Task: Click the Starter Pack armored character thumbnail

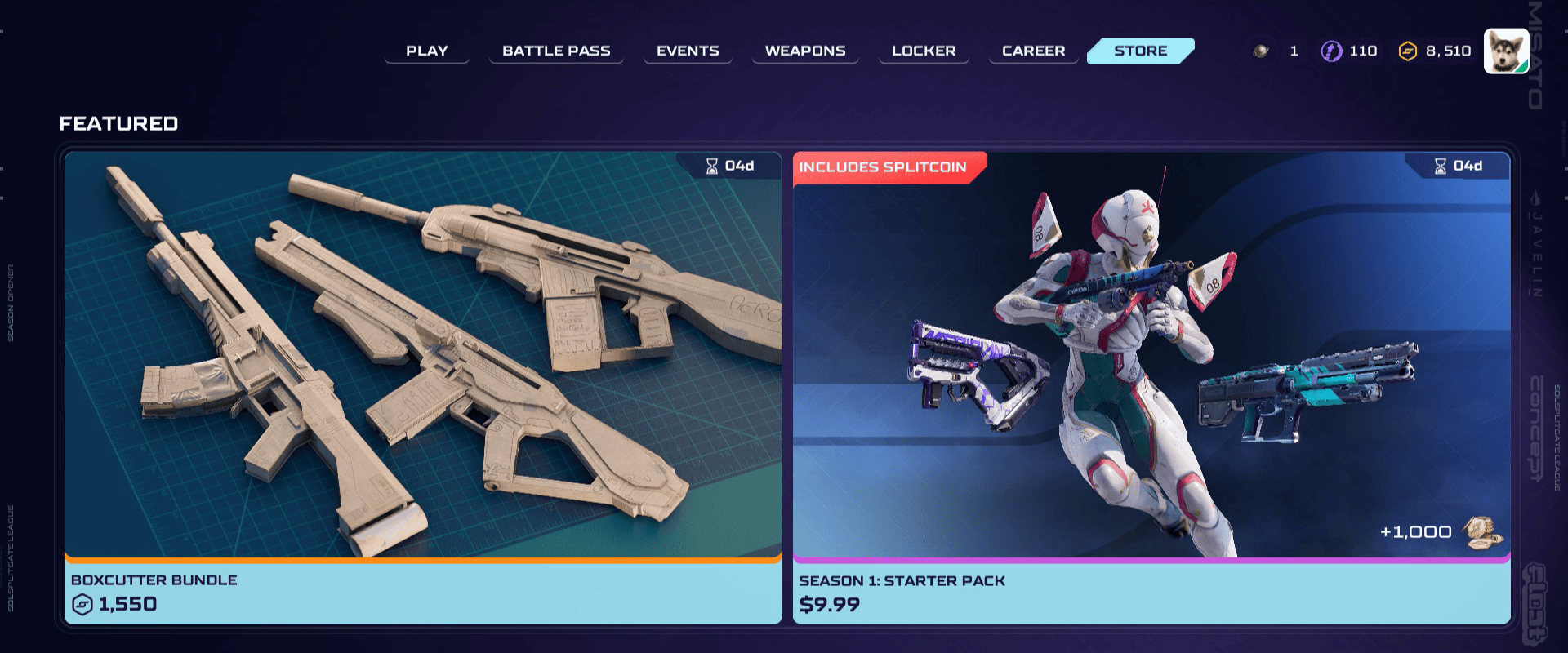Action: (x=1127, y=351)
